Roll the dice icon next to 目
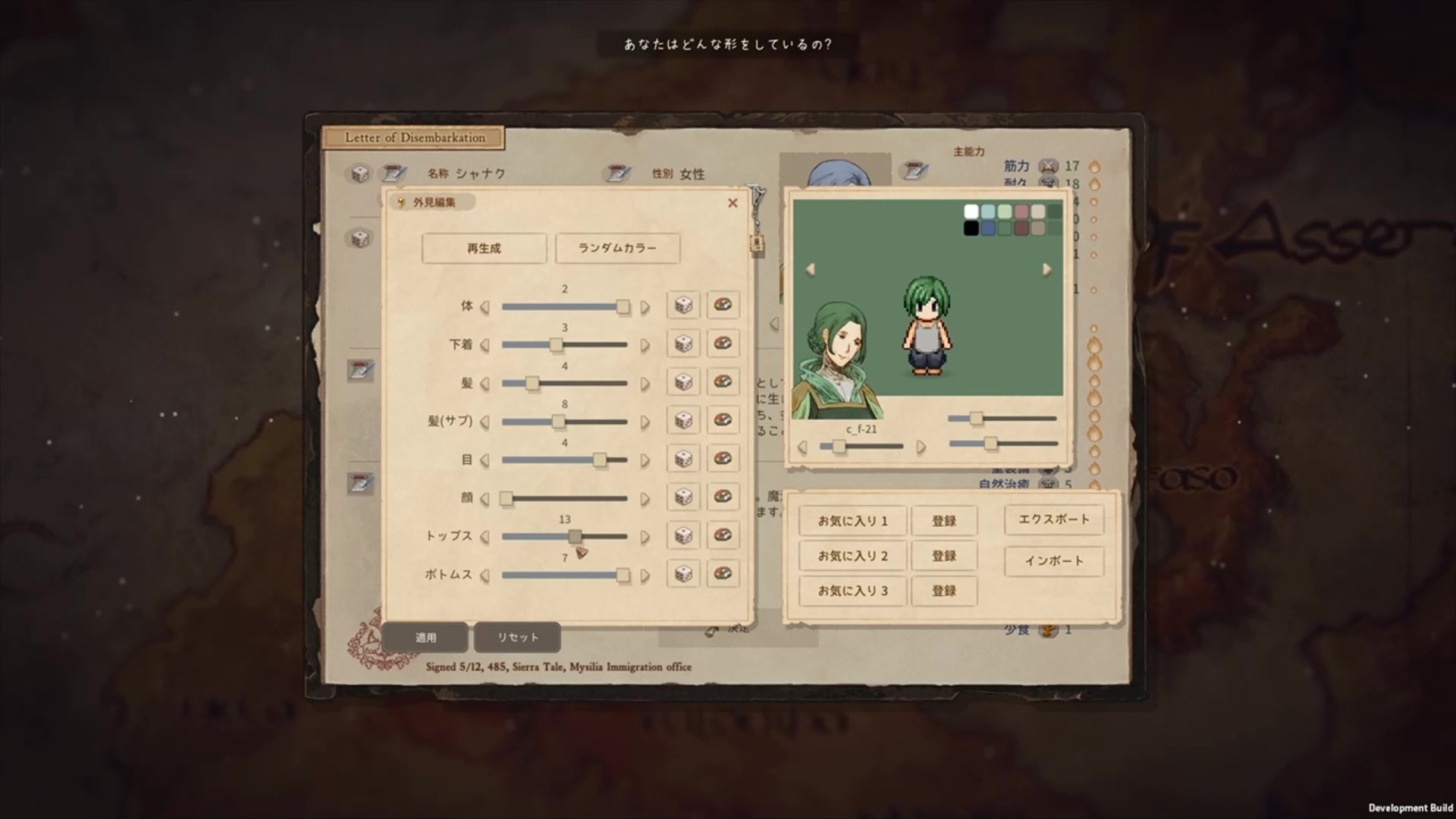 [x=682, y=460]
